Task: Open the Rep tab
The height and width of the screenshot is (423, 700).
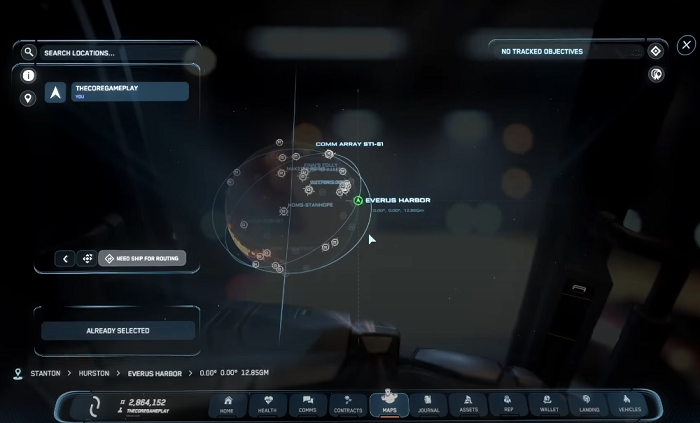Action: click(x=508, y=404)
